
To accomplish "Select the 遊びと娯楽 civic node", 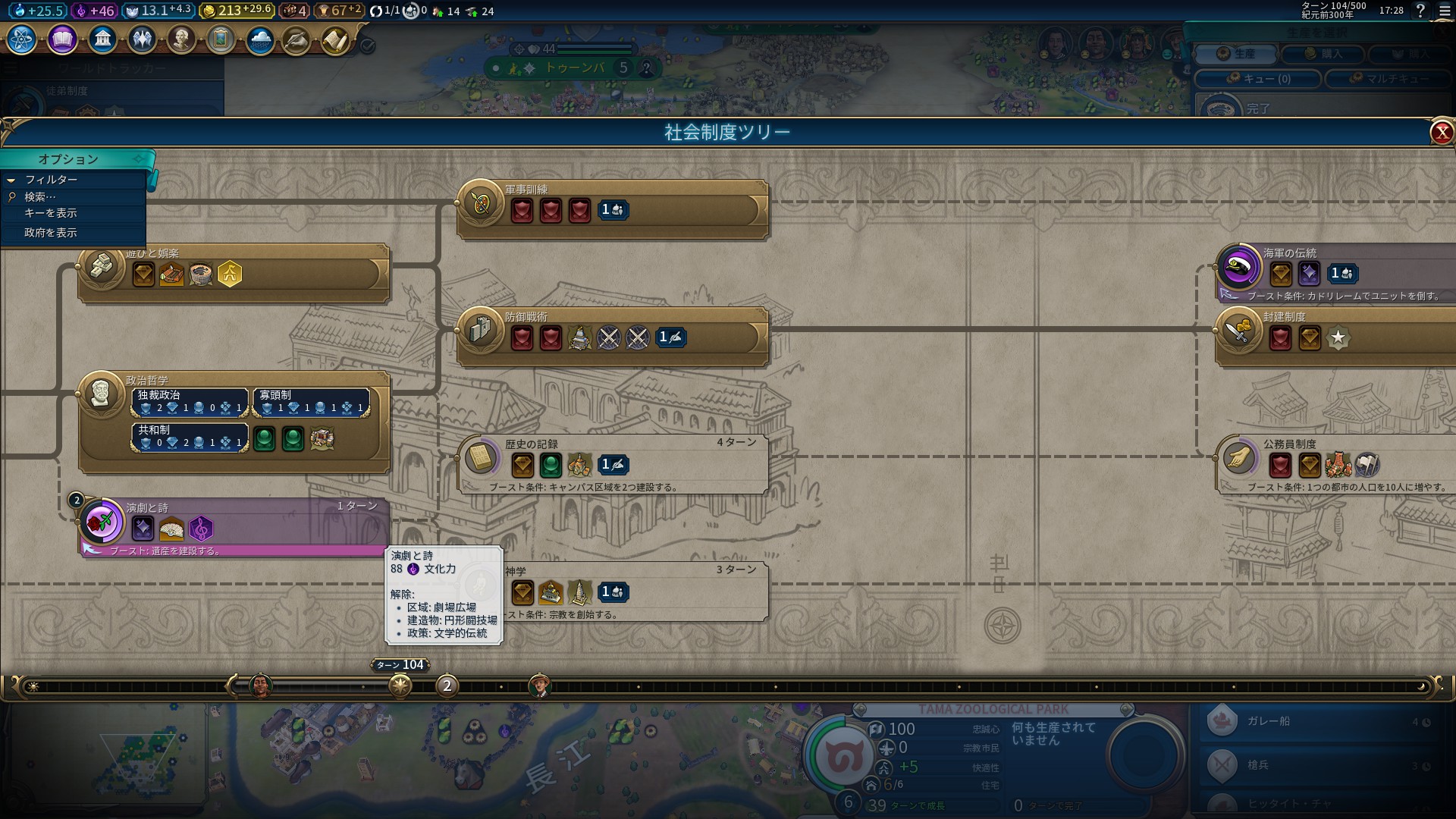I will [101, 267].
